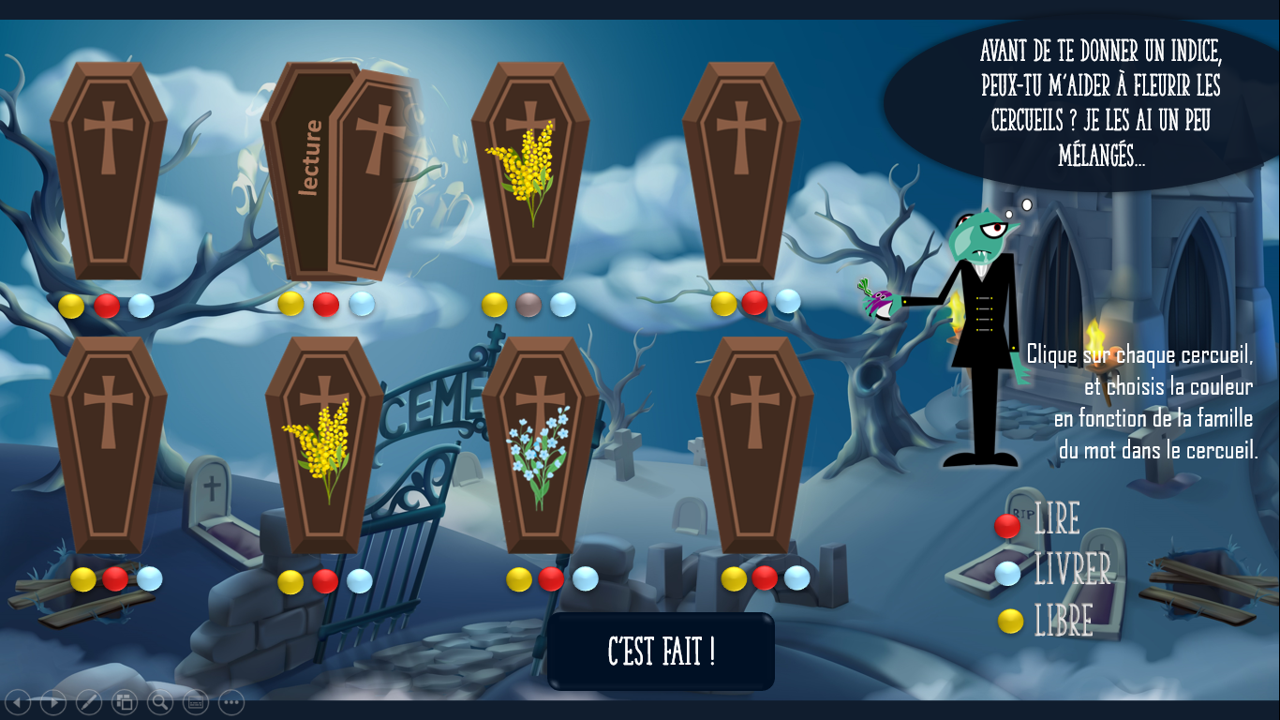Choose the red dot beneath the blue-flowered coffin
Viewport: 1280px width, 720px height.
[551, 579]
